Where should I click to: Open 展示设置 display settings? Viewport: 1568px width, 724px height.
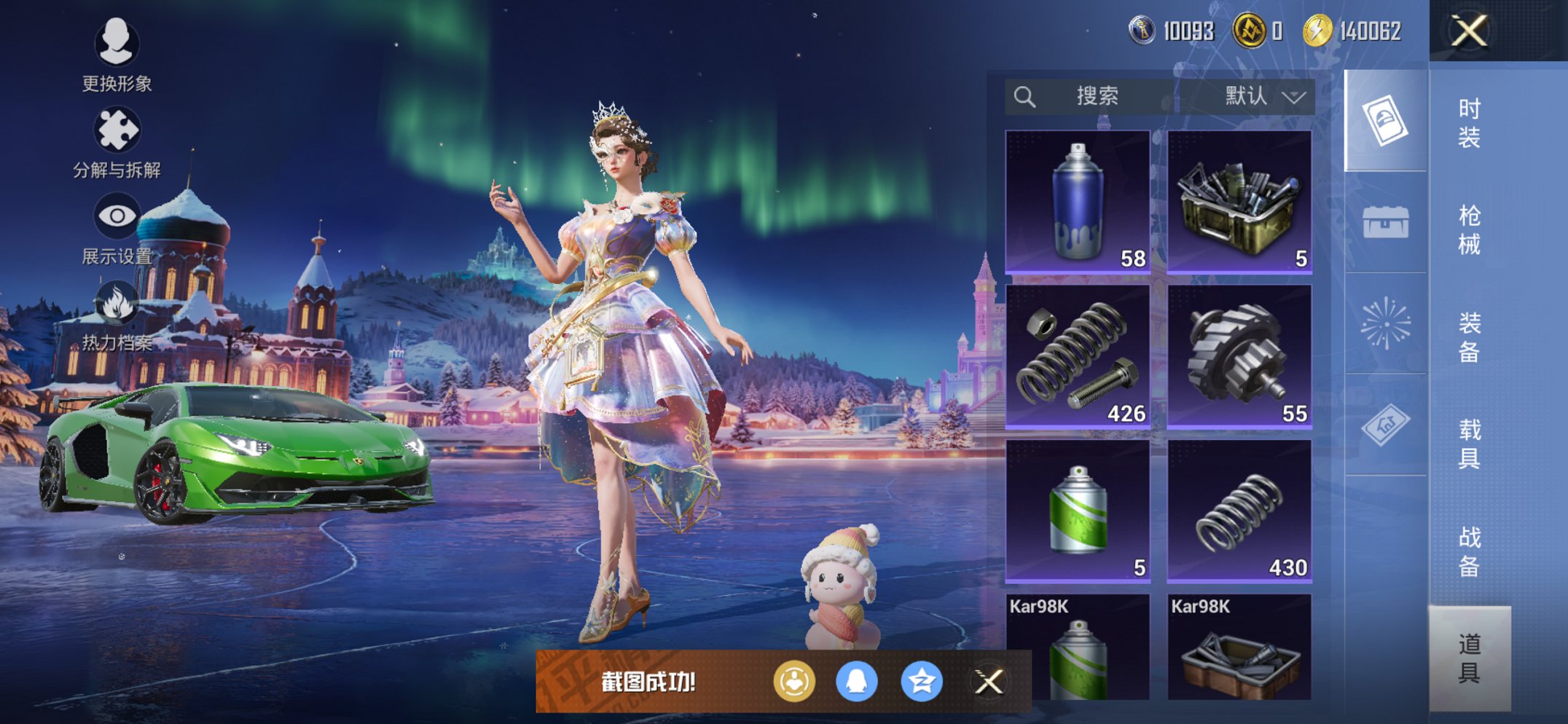(x=117, y=228)
